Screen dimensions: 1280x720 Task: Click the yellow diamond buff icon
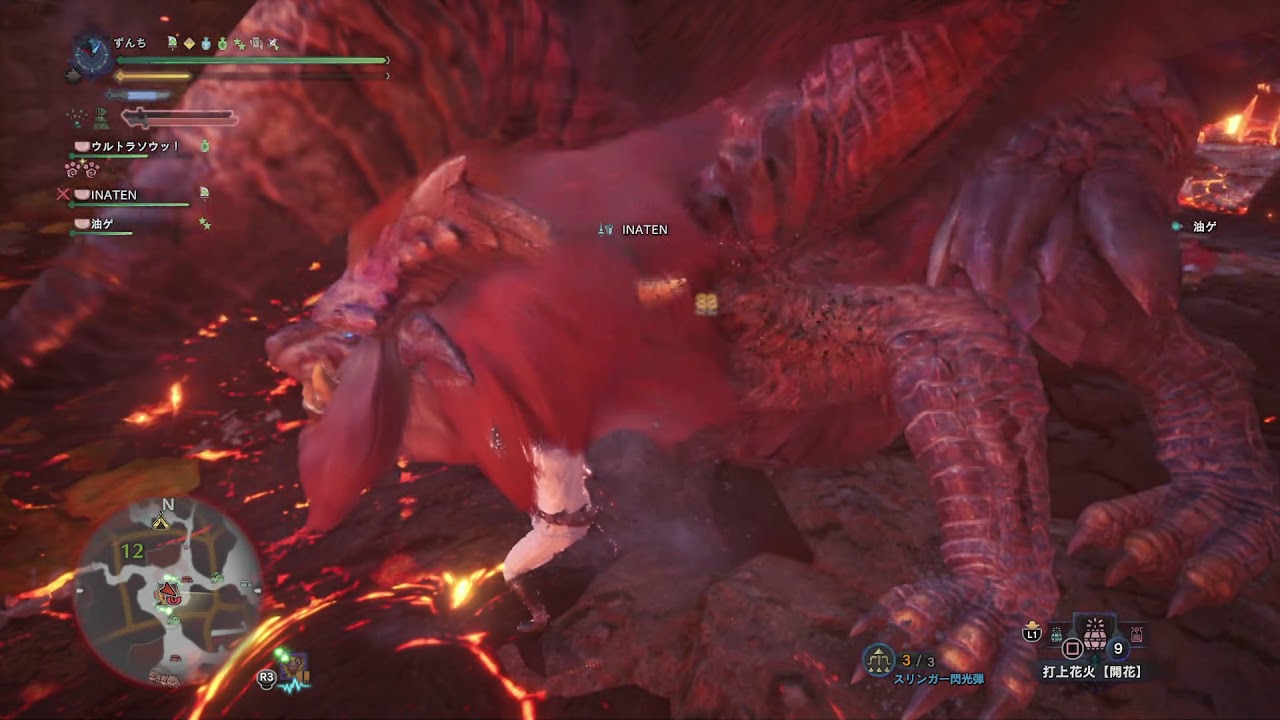pos(188,43)
